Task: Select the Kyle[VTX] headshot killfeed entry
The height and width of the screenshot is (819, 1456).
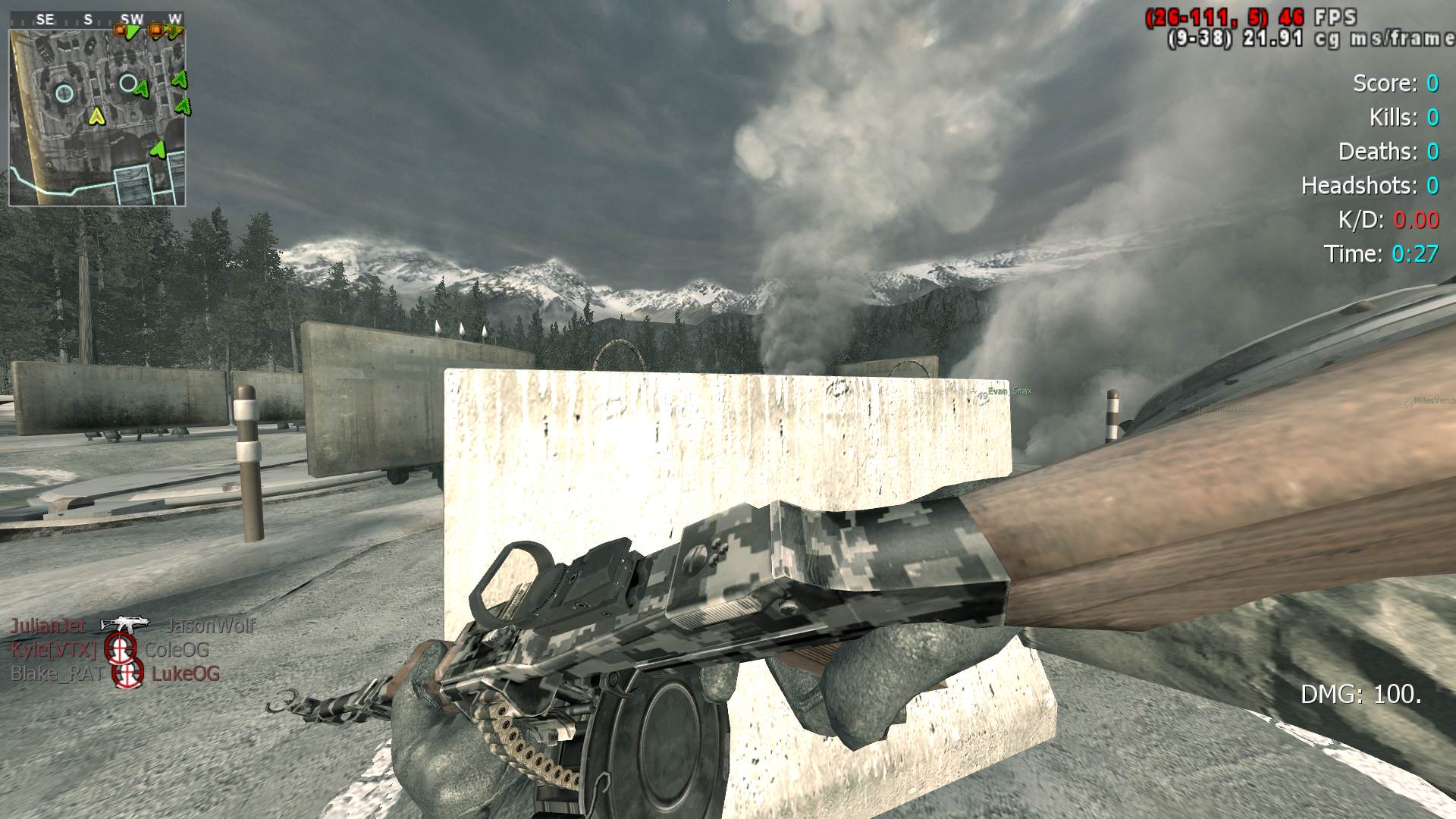Action: [110, 650]
